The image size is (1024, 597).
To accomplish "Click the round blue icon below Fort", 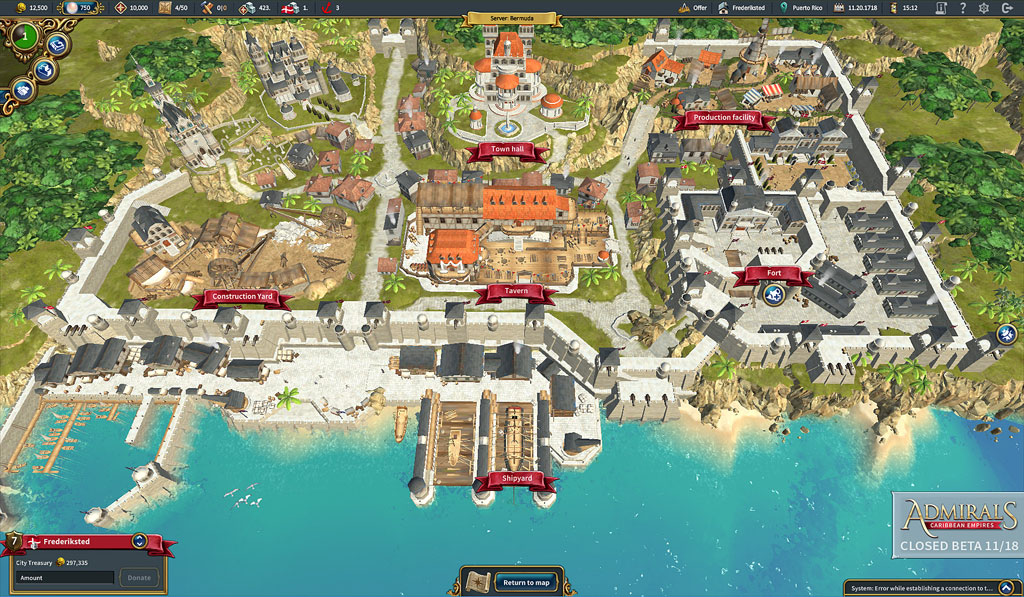I will (x=773, y=294).
